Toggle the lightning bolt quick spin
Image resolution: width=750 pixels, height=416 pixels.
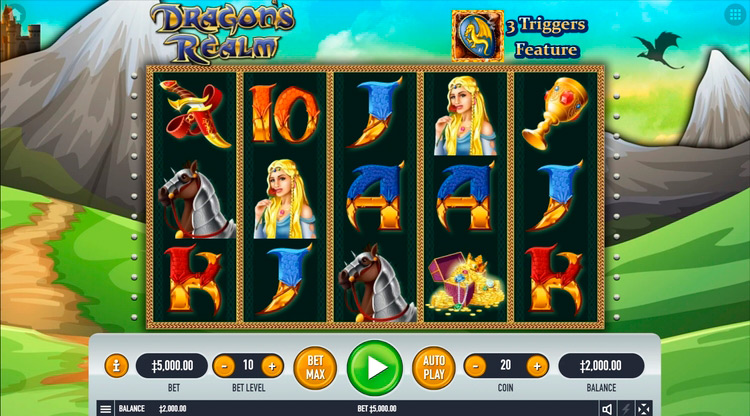(626, 409)
